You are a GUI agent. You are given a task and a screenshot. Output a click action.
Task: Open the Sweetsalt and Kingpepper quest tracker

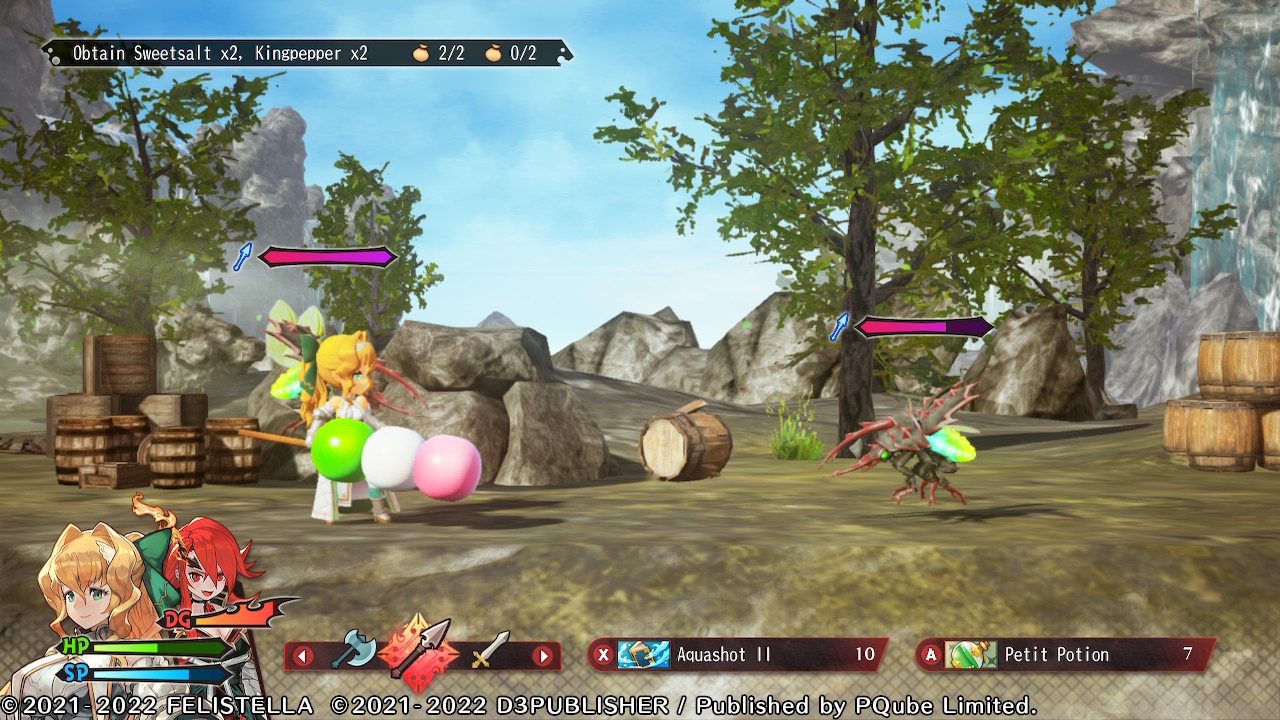(306, 53)
